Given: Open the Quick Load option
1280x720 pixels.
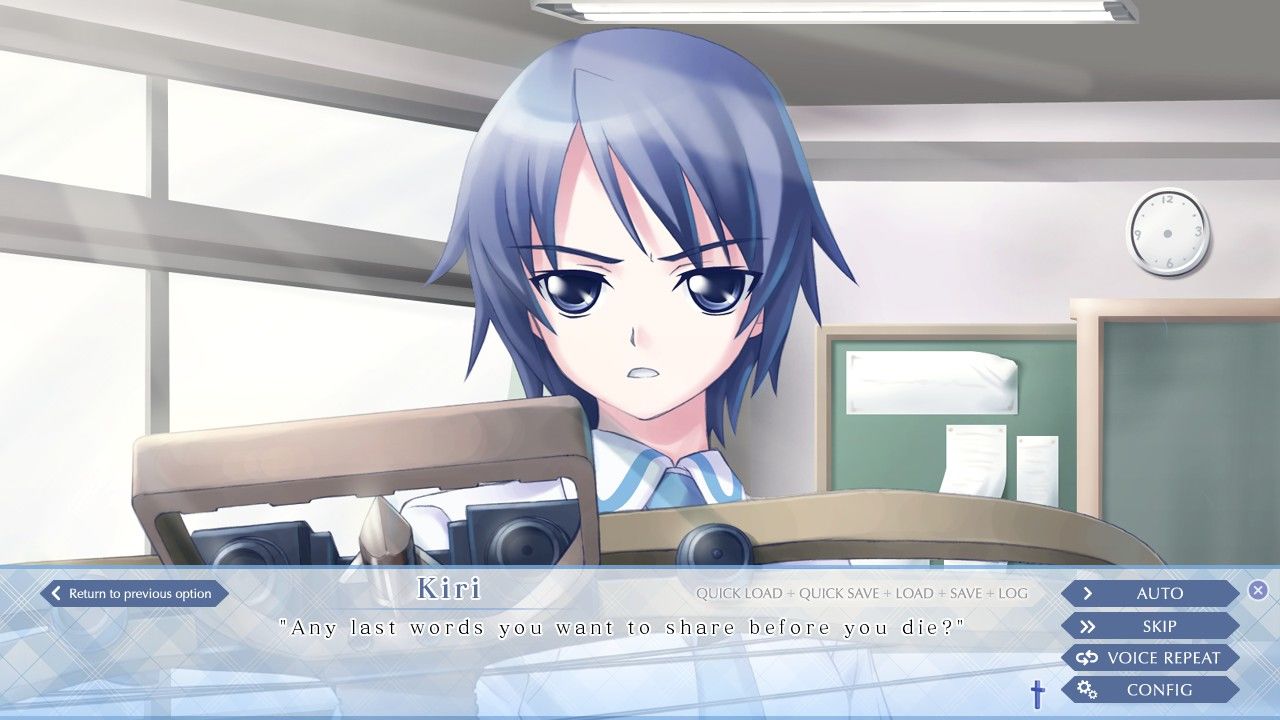Looking at the screenshot, I should [739, 594].
